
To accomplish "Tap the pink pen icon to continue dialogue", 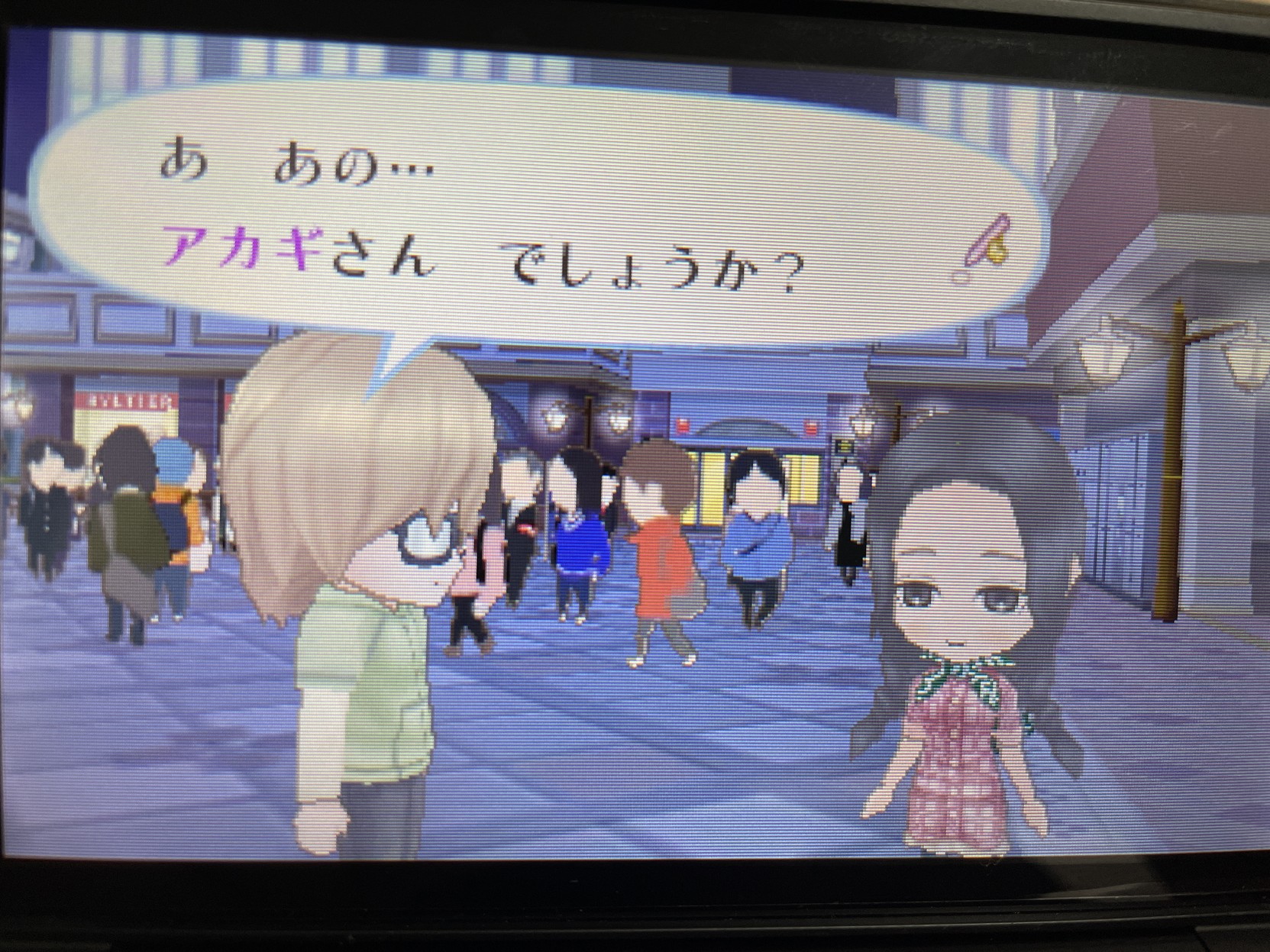I will (x=982, y=248).
